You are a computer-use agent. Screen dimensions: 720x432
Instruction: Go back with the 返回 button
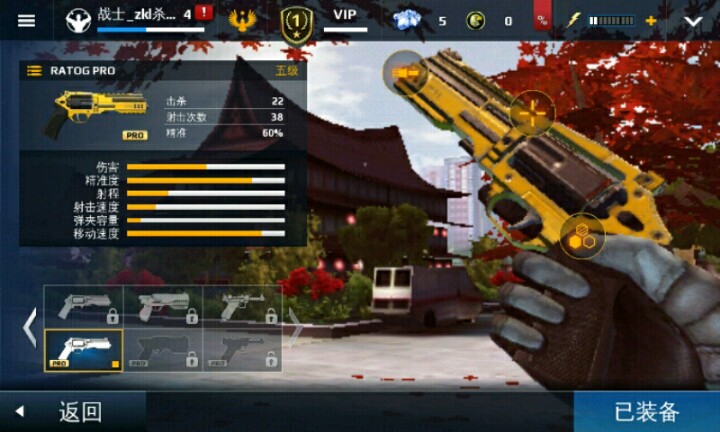point(70,411)
